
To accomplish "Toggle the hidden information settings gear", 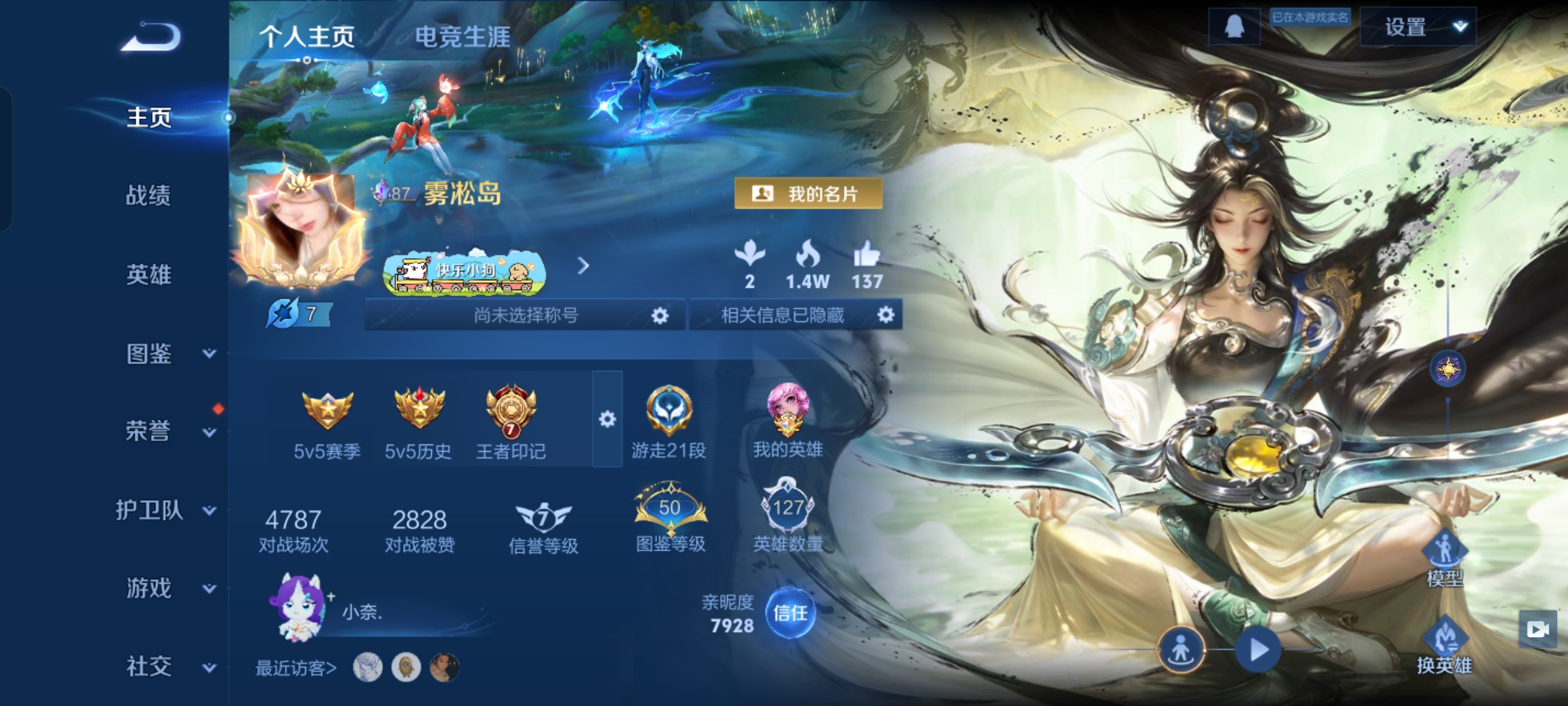I will pos(887,316).
